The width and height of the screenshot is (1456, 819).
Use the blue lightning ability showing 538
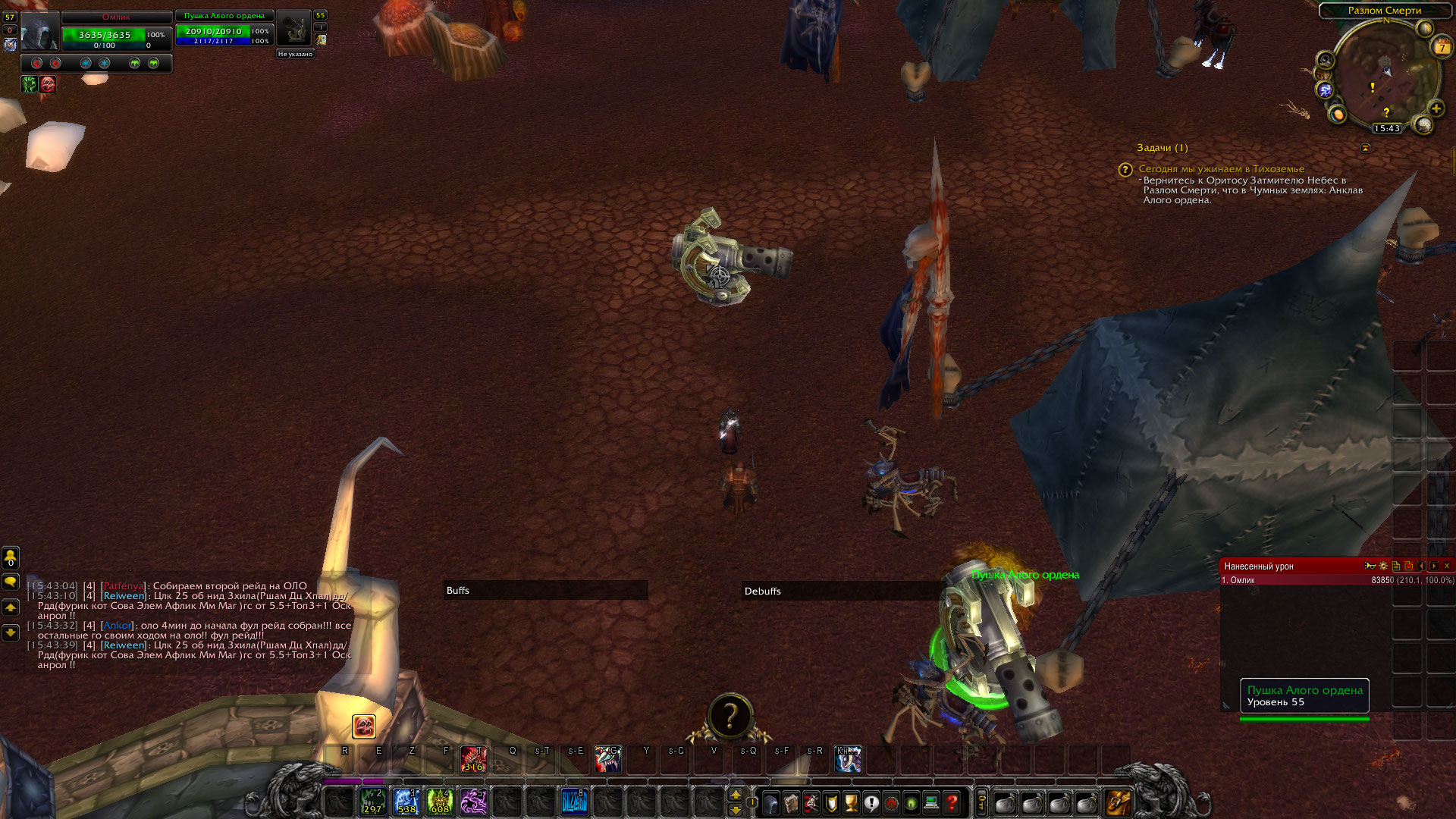(x=406, y=802)
